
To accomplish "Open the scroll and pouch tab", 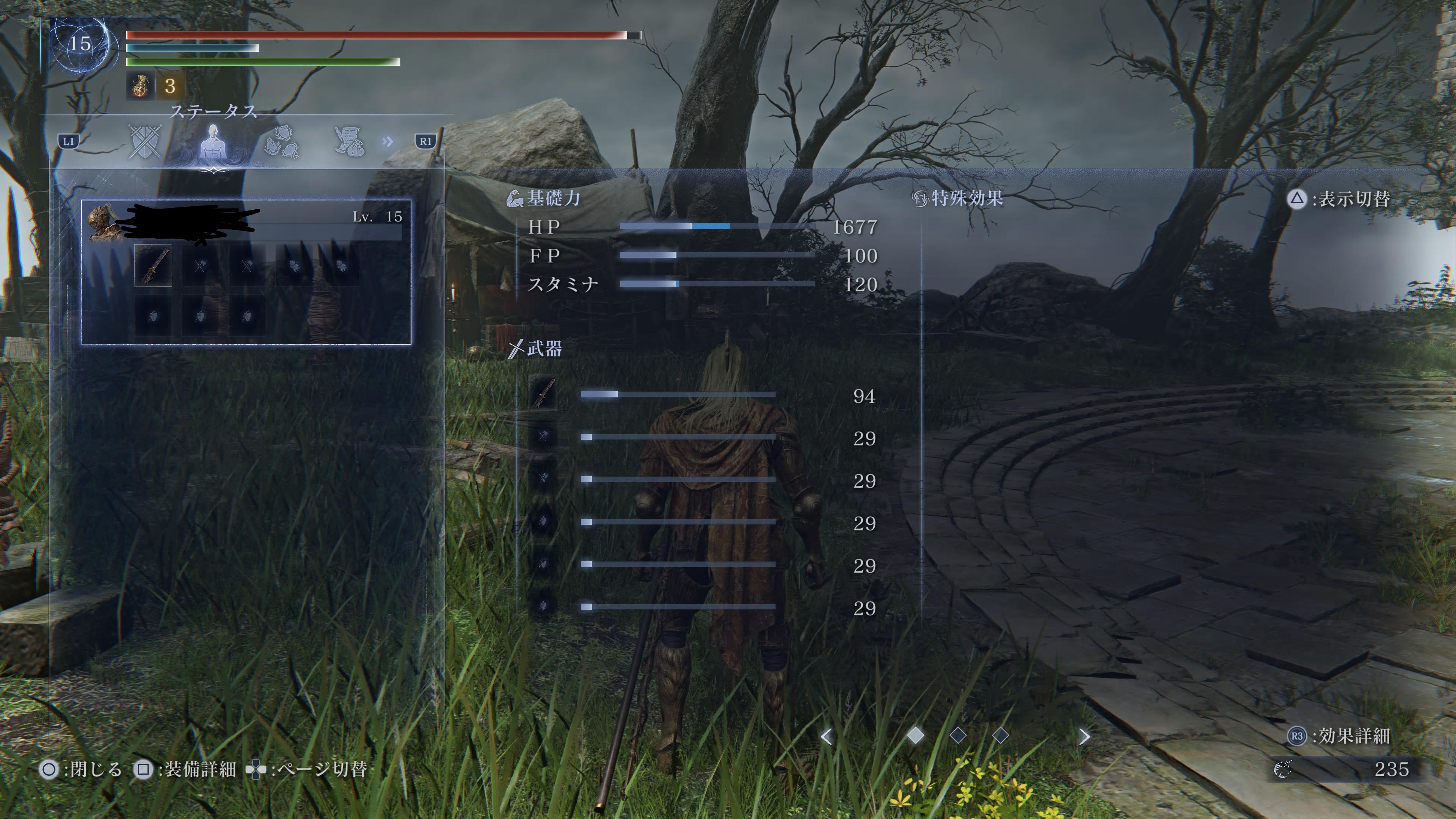I will point(349,141).
